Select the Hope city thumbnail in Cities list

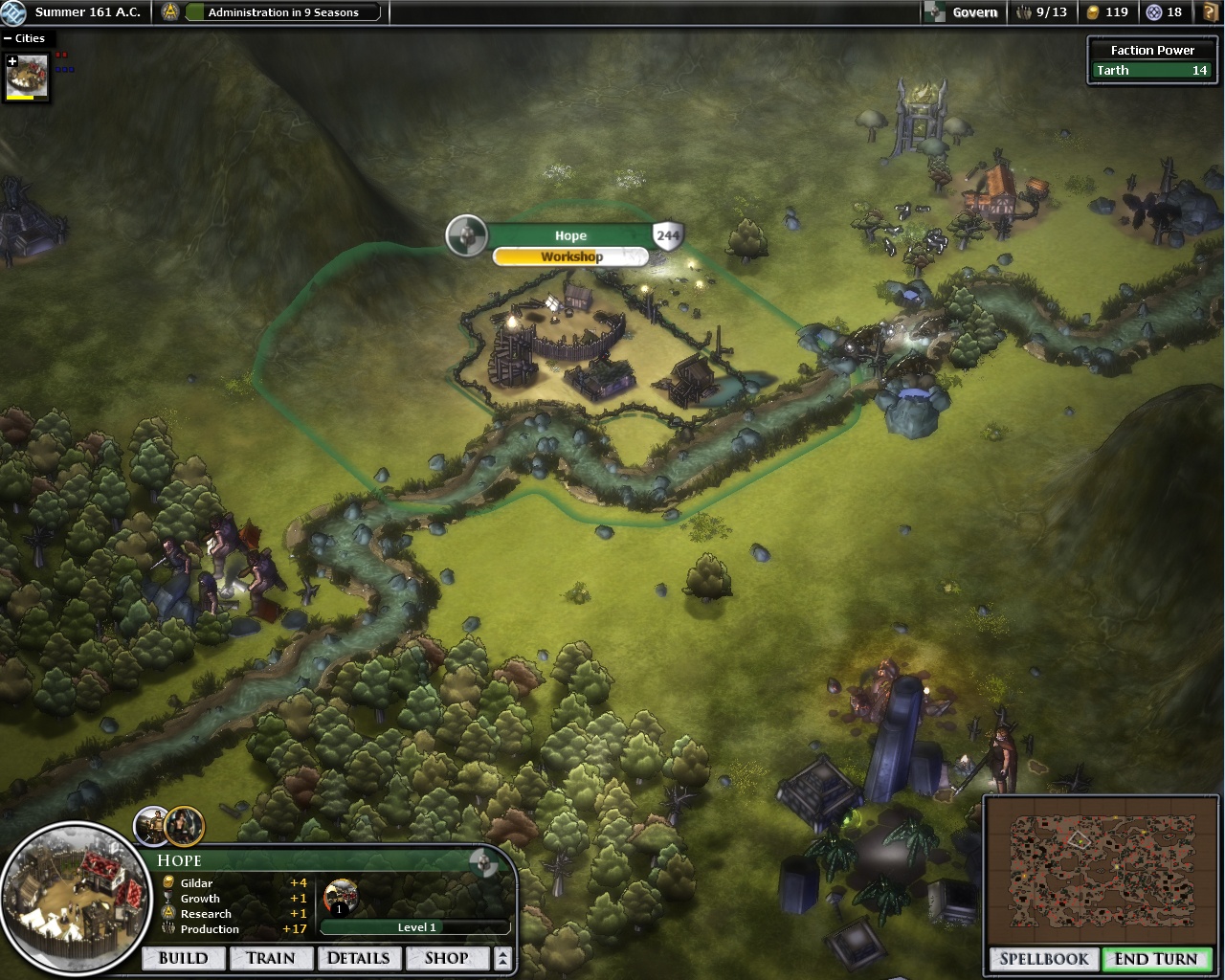click(27, 78)
